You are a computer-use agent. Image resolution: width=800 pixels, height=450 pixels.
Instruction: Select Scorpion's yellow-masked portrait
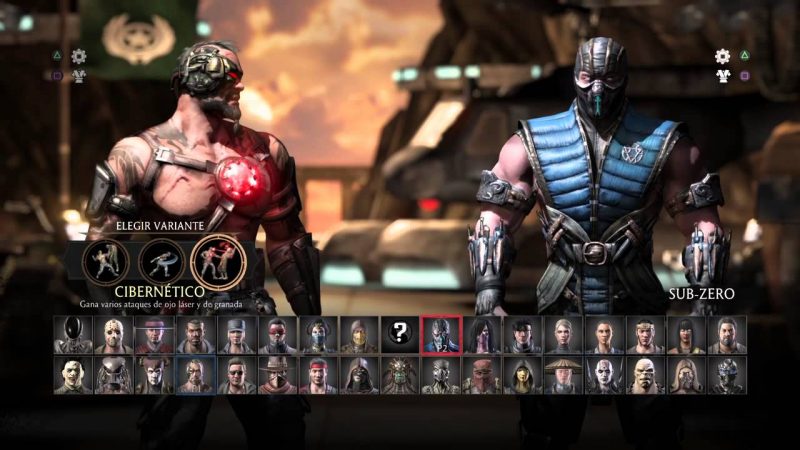point(359,335)
